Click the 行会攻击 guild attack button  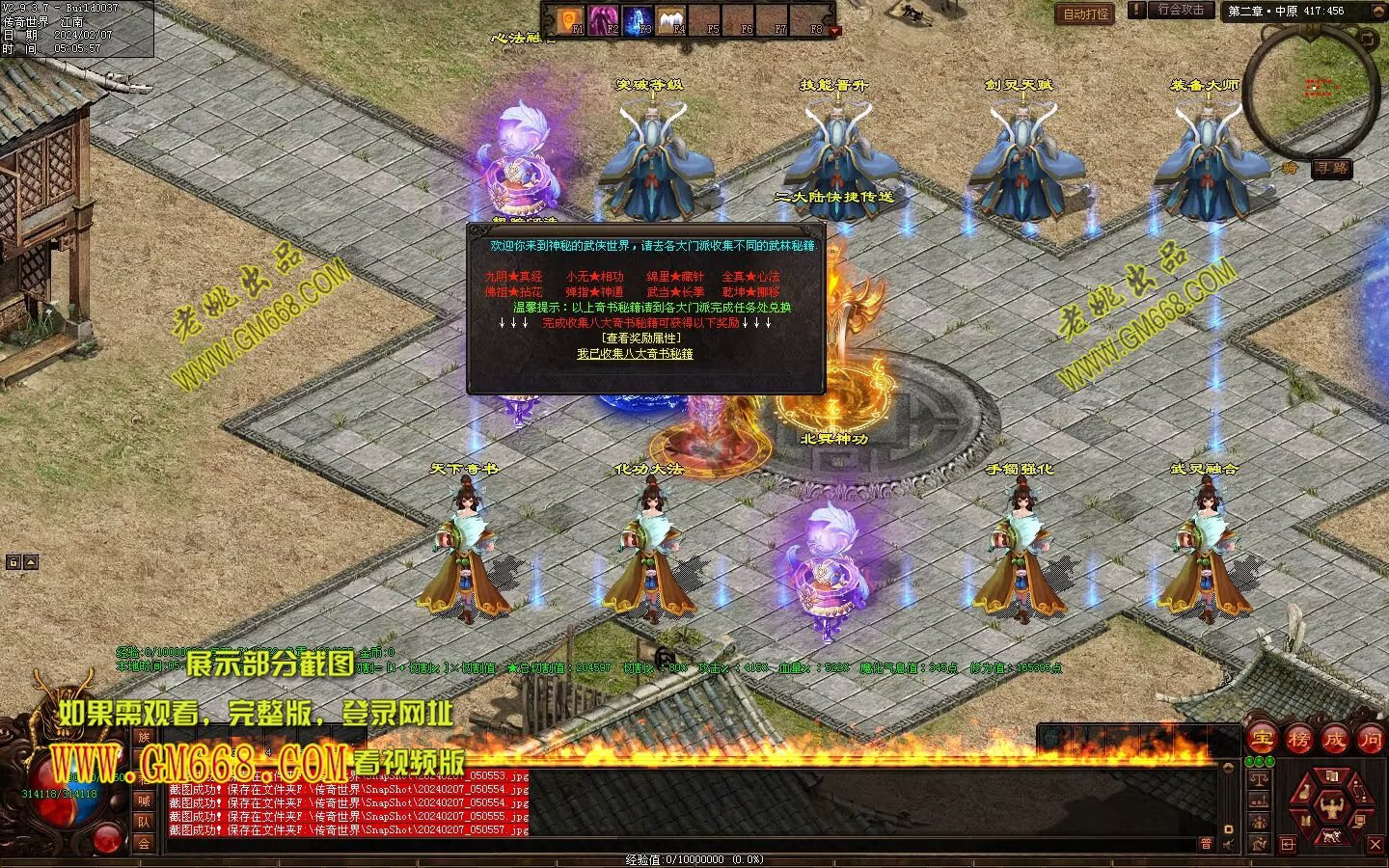click(1181, 10)
